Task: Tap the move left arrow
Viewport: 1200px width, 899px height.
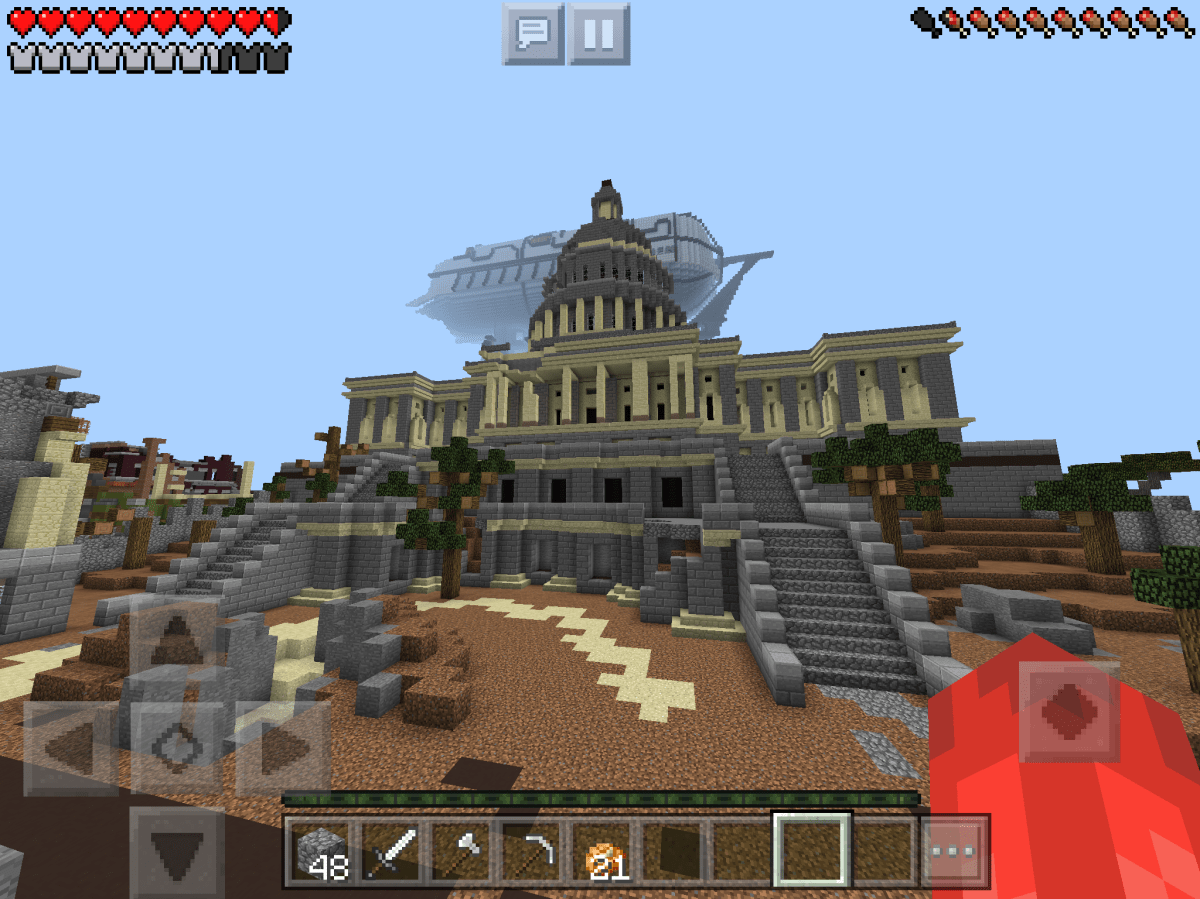Action: tap(72, 748)
